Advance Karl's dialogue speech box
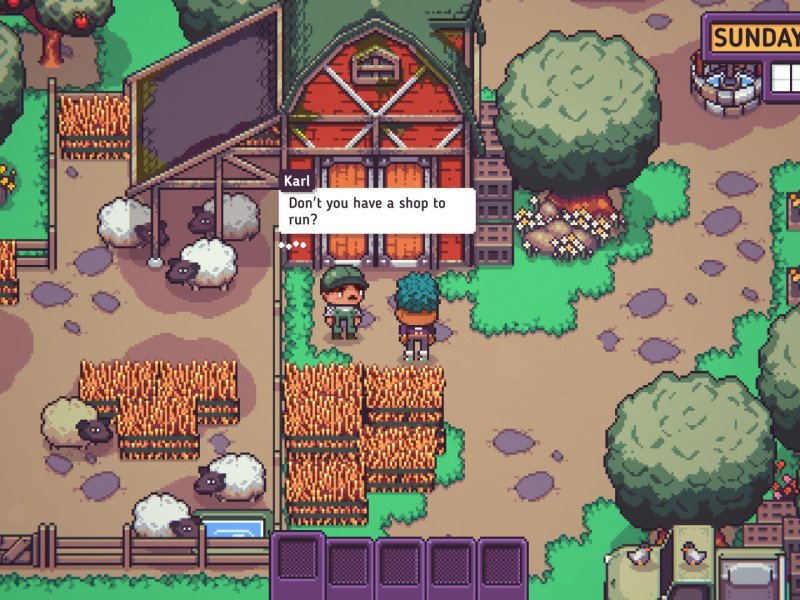 click(x=376, y=210)
